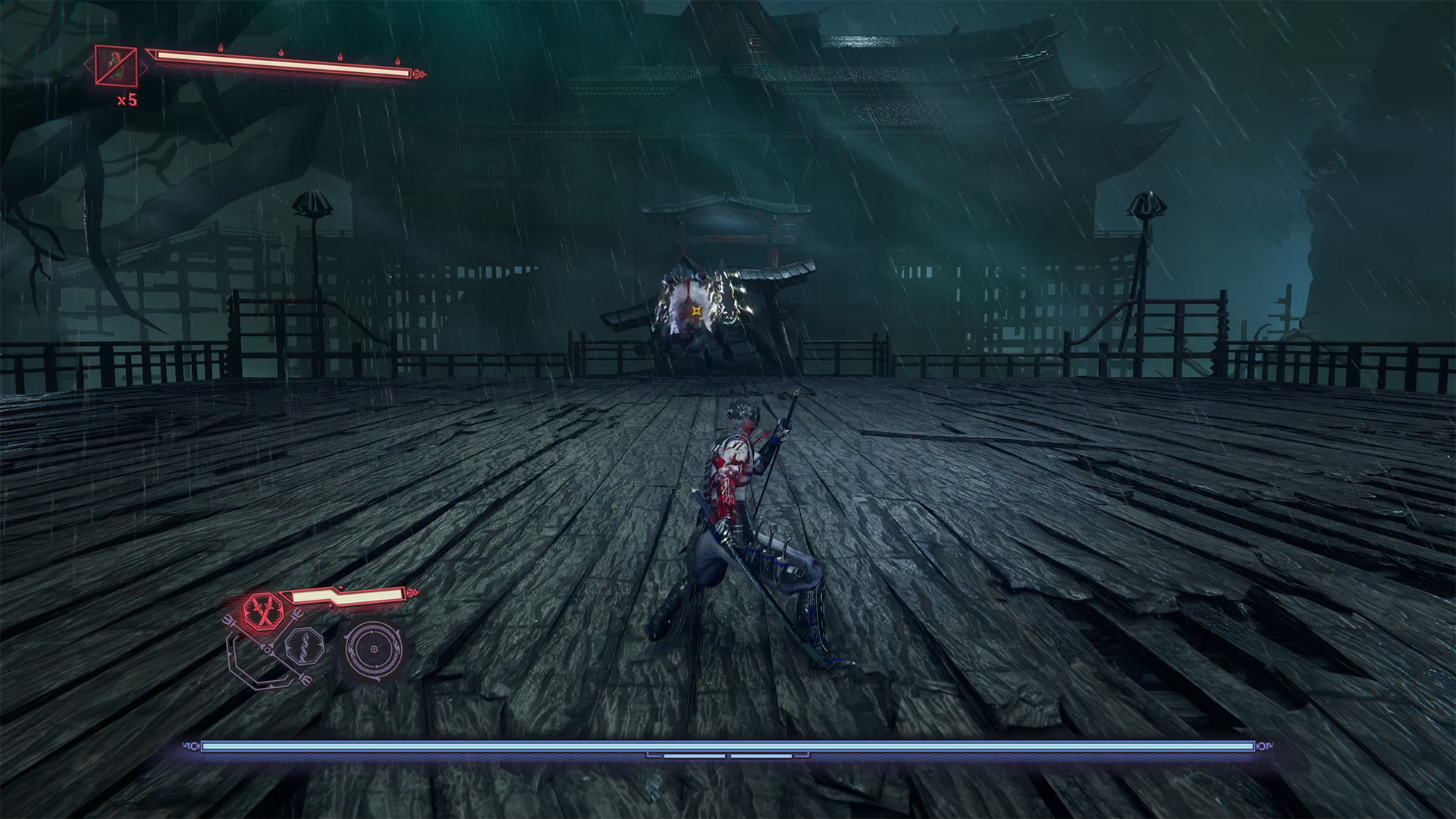Viewport: 1456px width, 819px height.
Task: Use the green healing flask item slot
Action: tap(116, 65)
